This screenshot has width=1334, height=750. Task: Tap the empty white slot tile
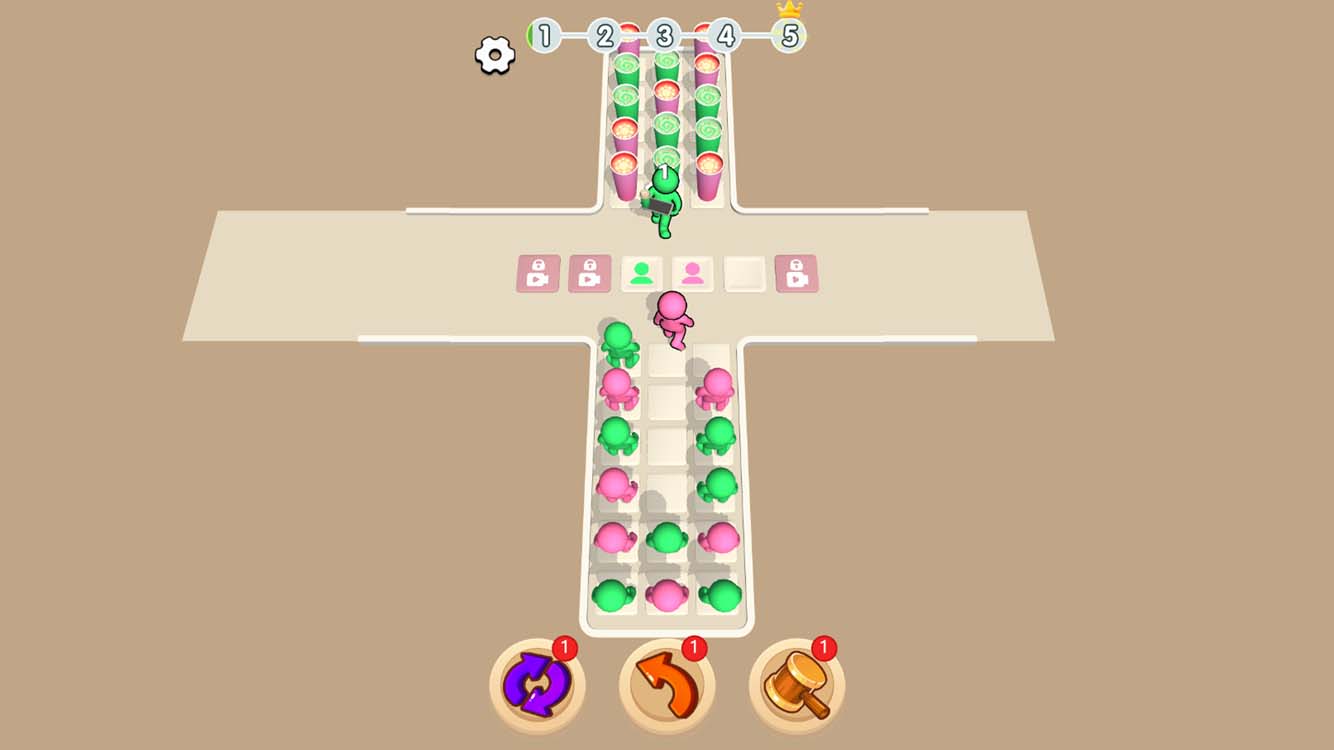click(745, 271)
